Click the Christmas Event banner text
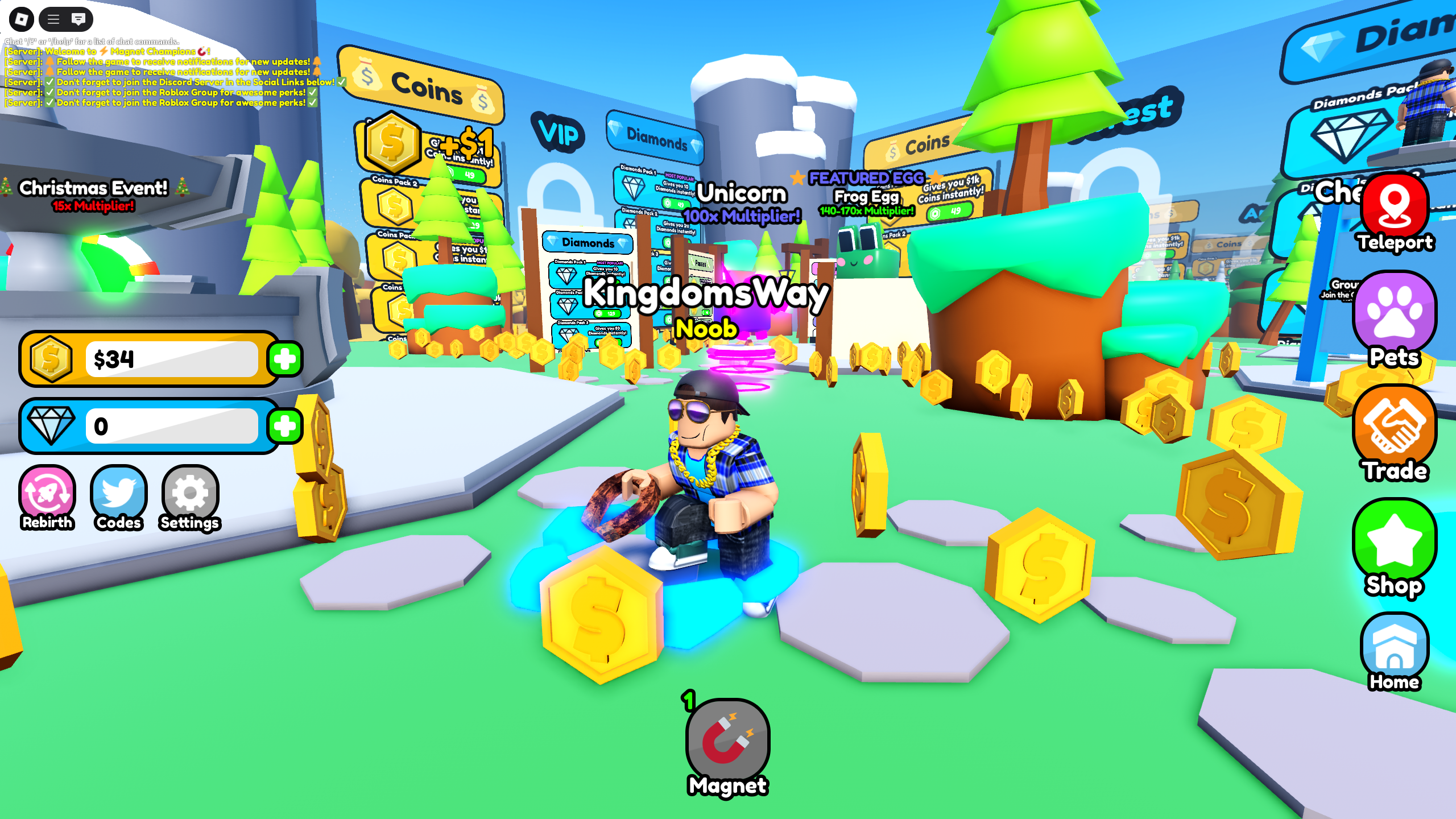 coord(94,188)
